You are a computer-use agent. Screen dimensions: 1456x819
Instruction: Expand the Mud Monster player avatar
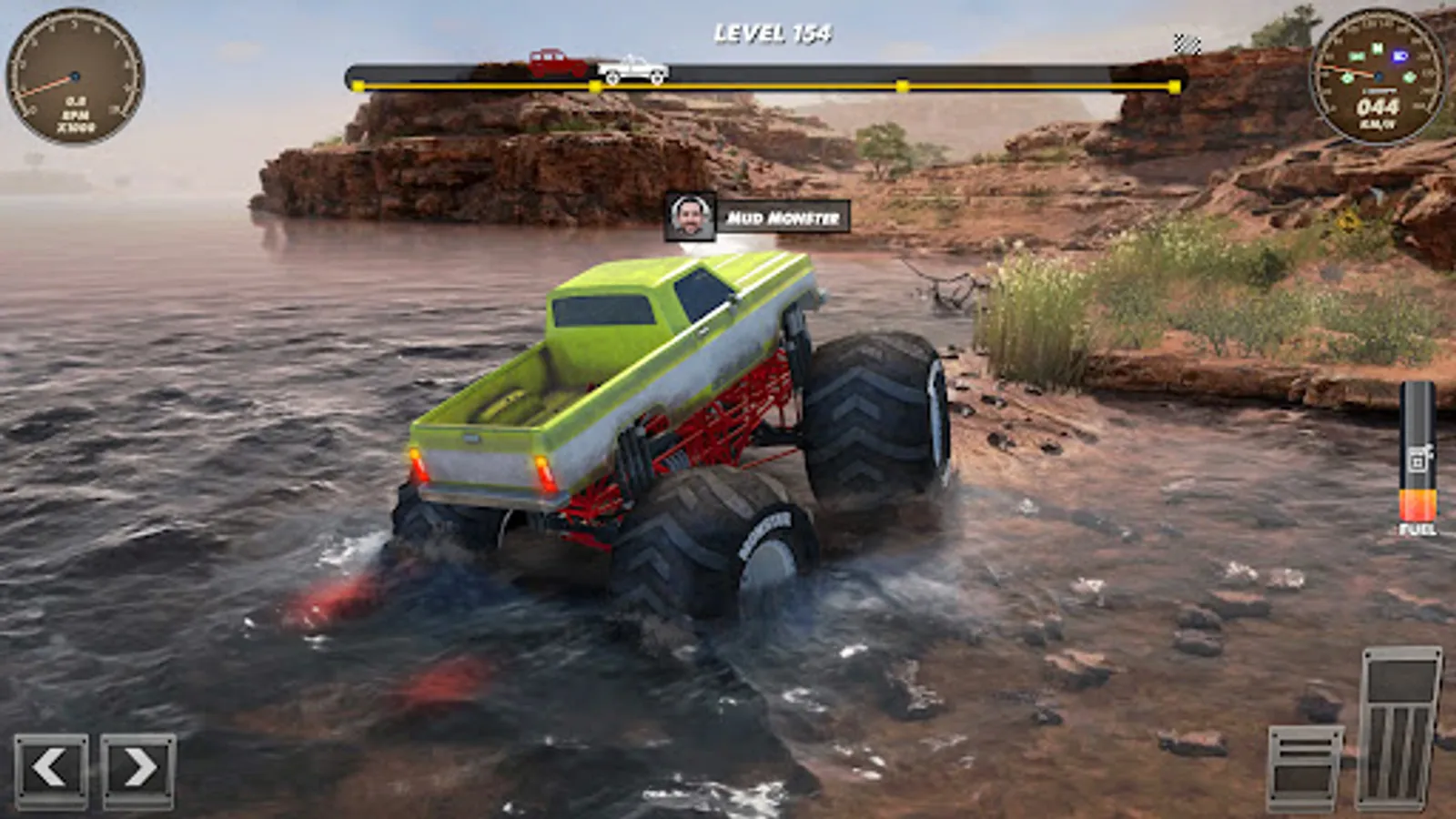coord(690,217)
